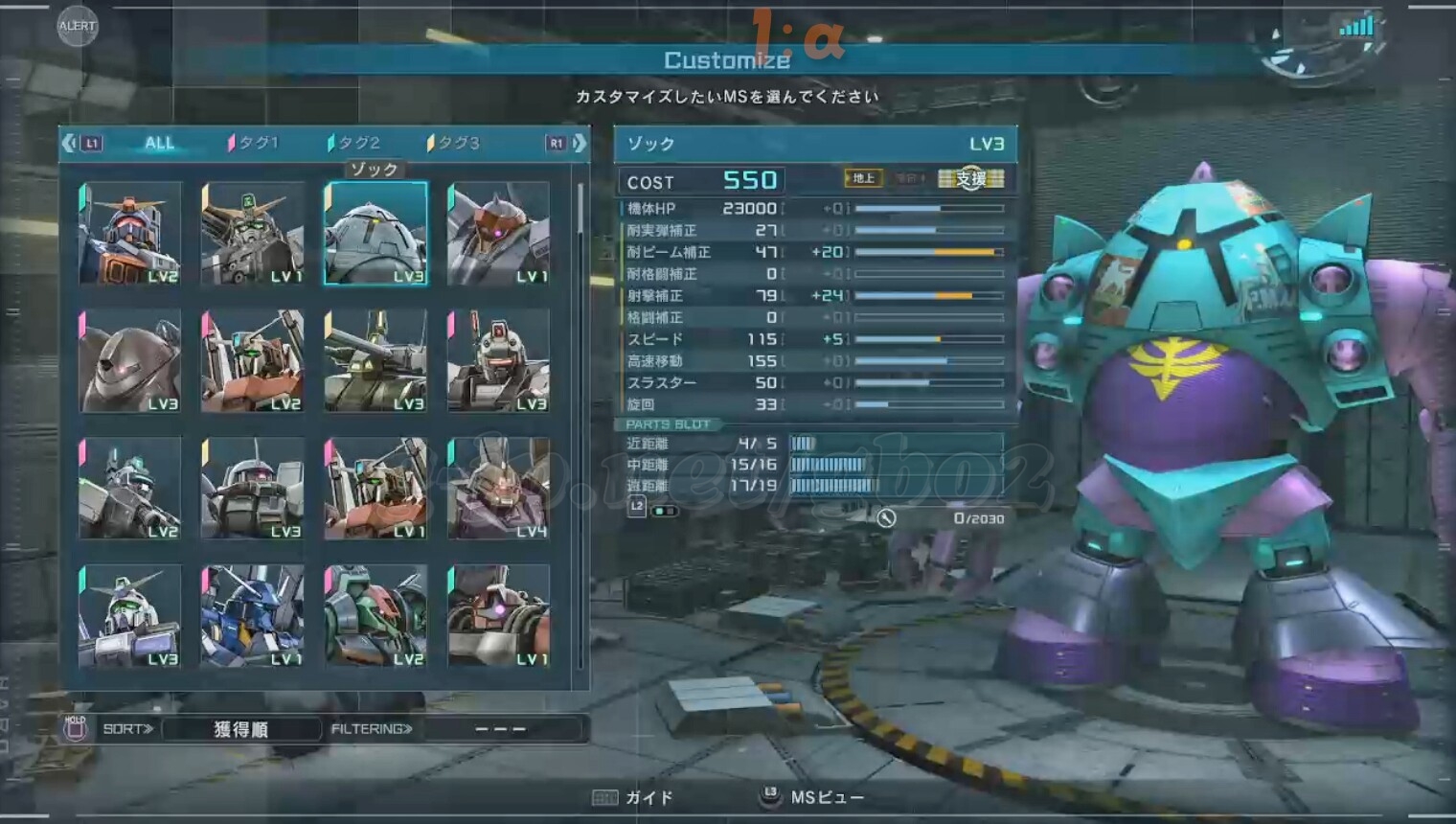Image resolution: width=1456 pixels, height=824 pixels.
Task: Open the タグ1 tag tab
Action: pos(256,143)
